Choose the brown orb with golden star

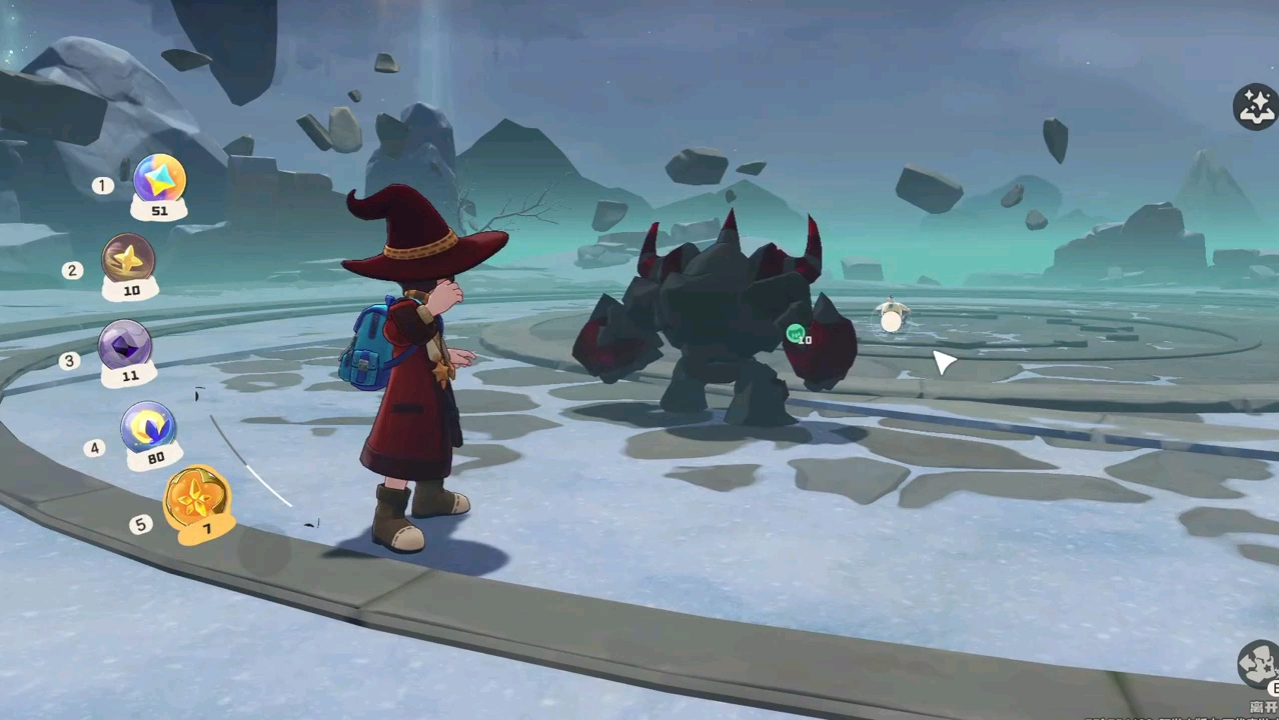[x=128, y=259]
